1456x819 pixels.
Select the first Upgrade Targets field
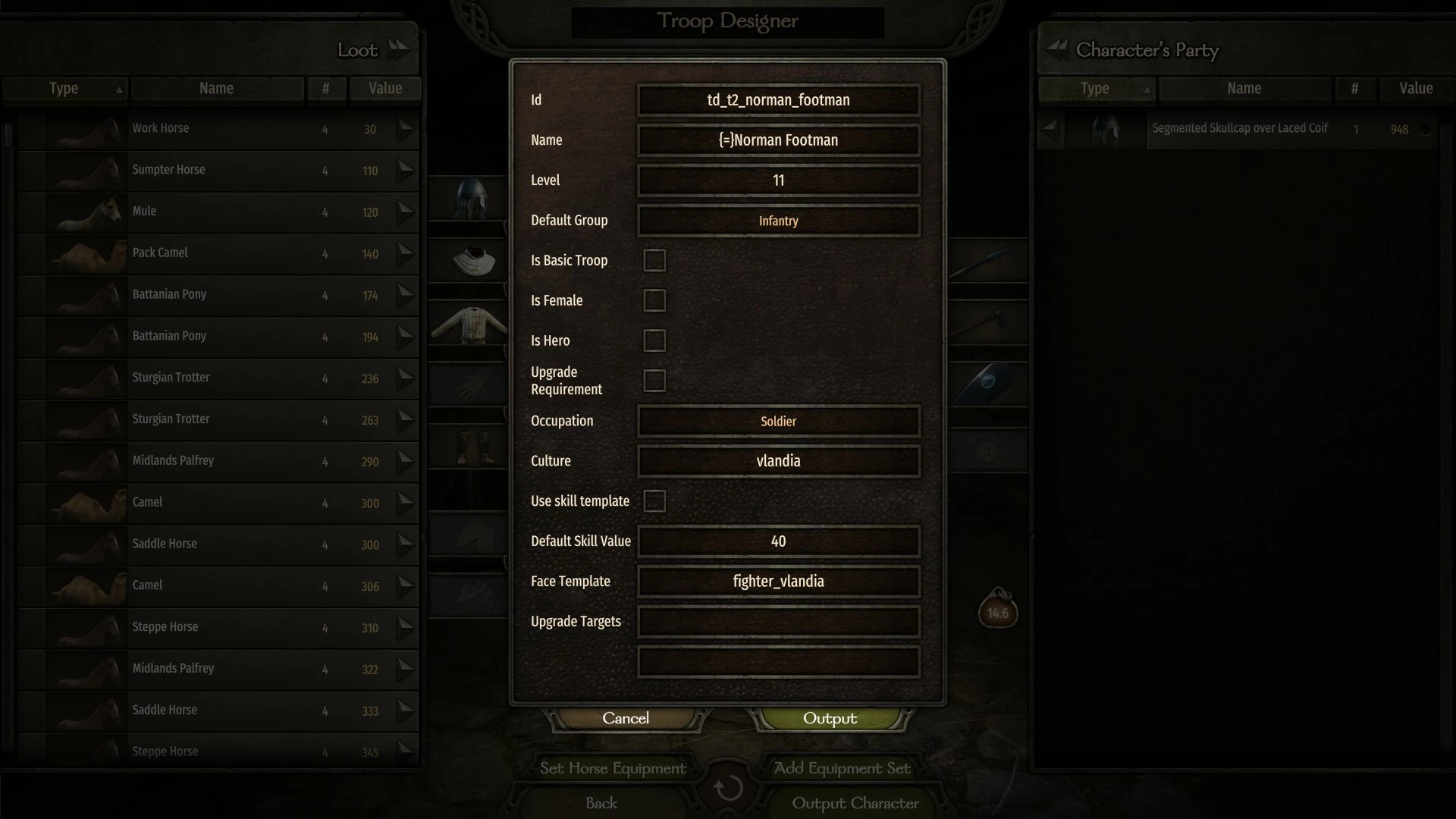[x=778, y=622]
